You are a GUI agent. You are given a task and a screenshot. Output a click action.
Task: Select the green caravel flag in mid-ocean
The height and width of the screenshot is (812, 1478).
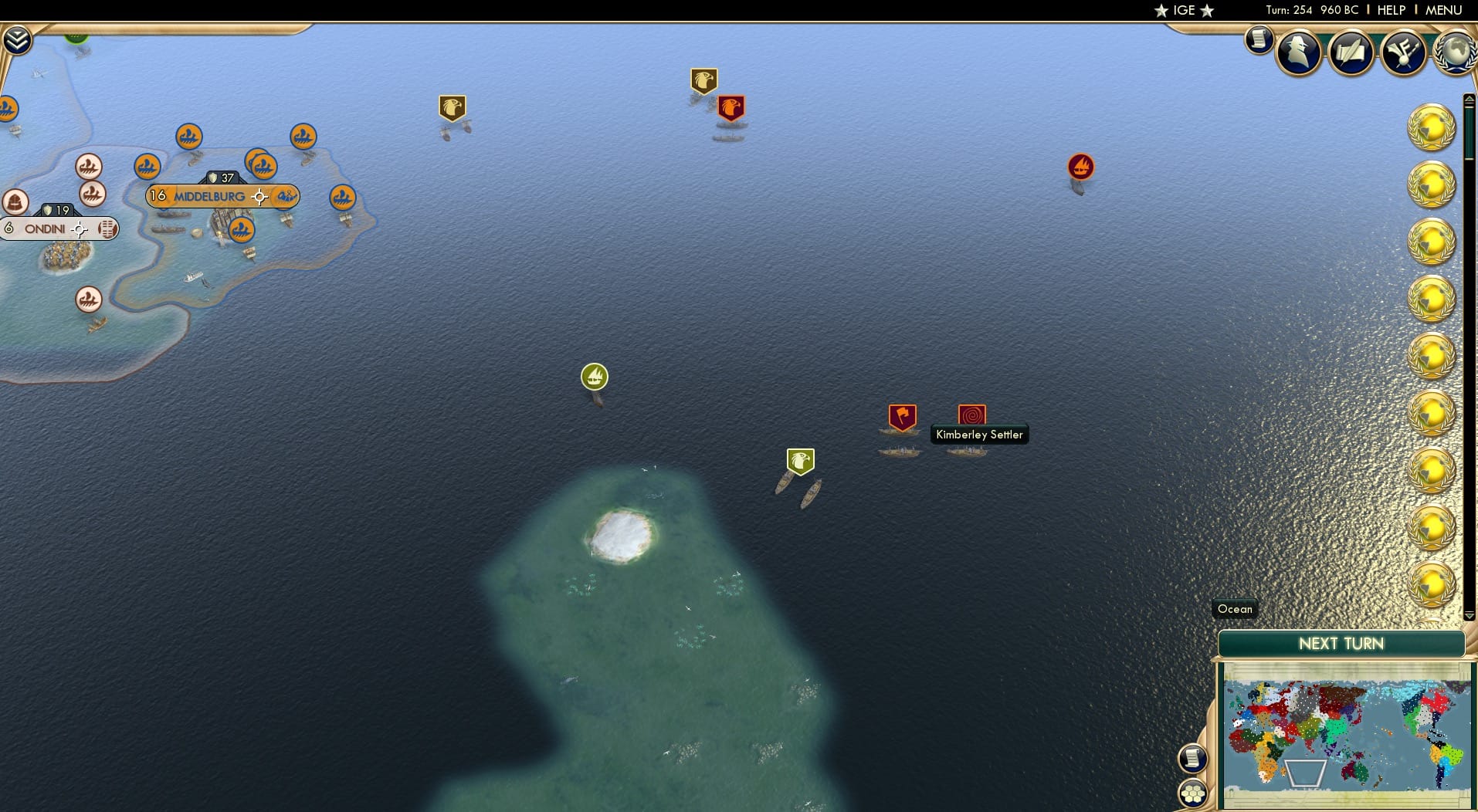595,377
